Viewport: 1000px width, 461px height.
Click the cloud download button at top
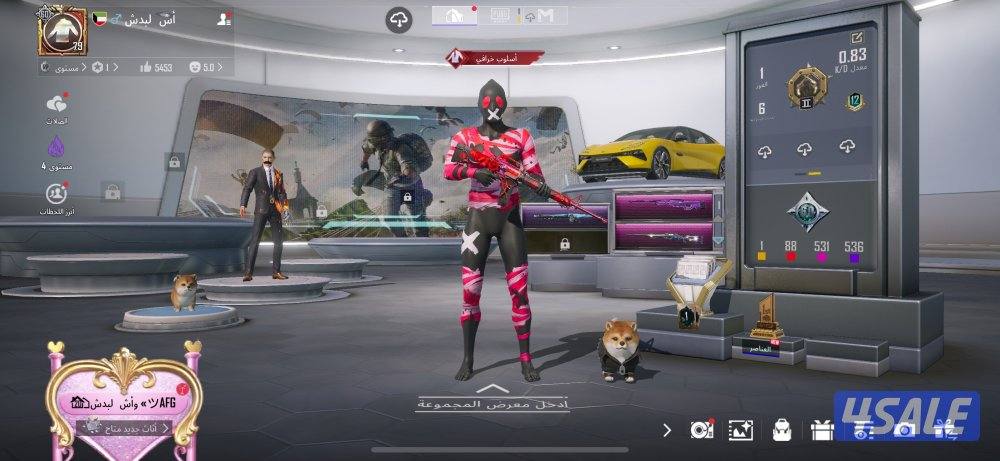[x=399, y=19]
